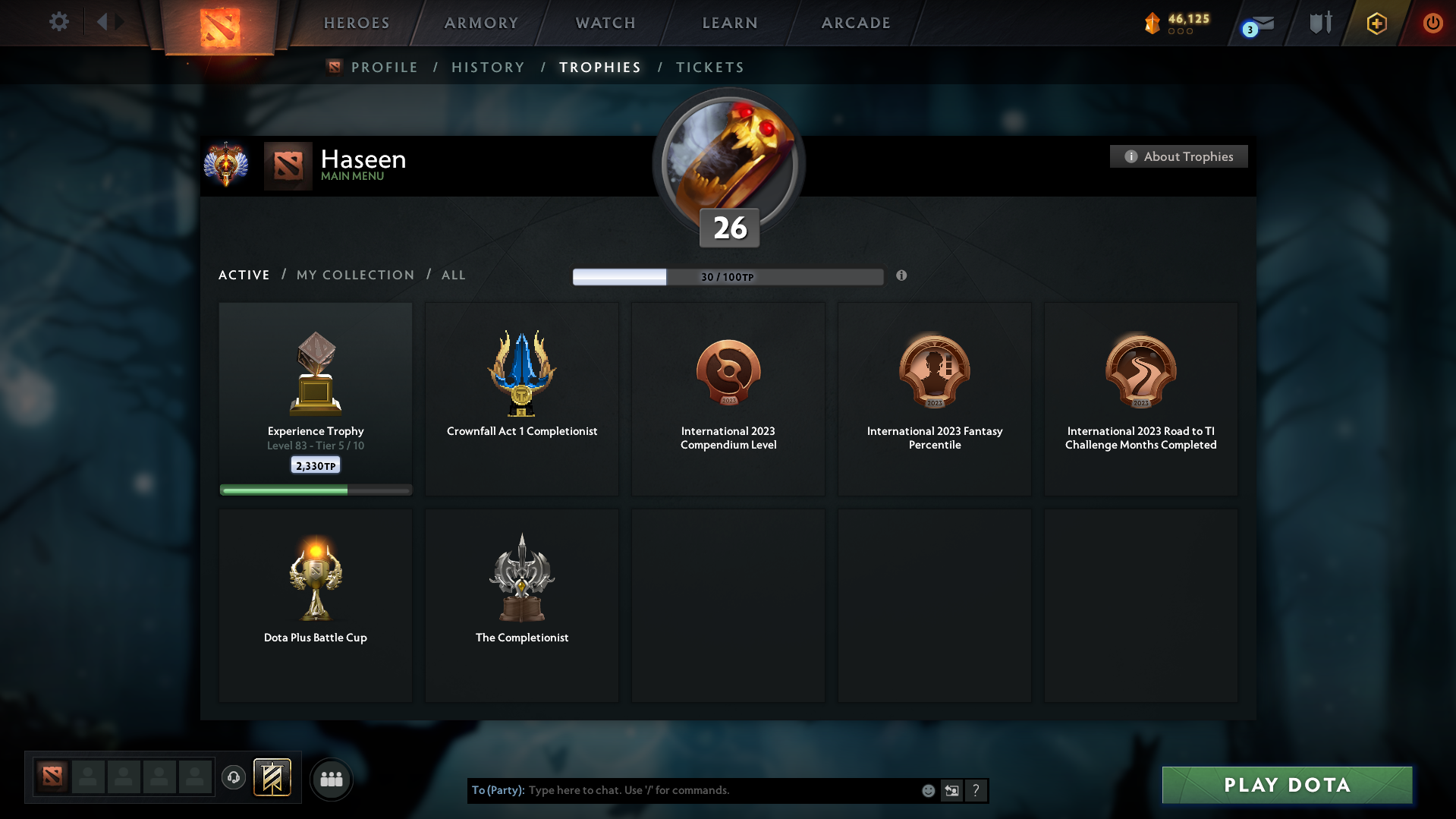Open the Dota Plus hexagon icon

1376,23
